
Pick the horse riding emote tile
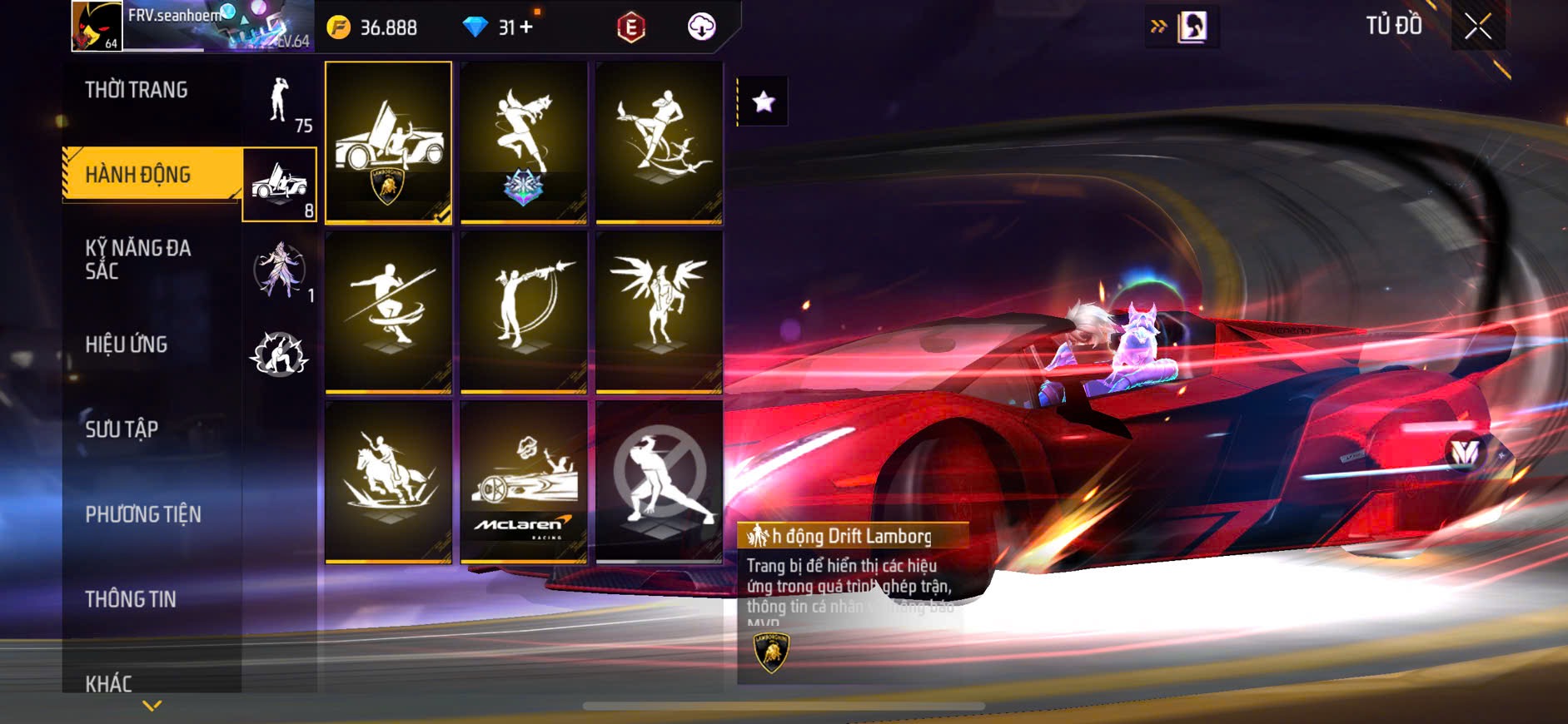[x=388, y=482]
